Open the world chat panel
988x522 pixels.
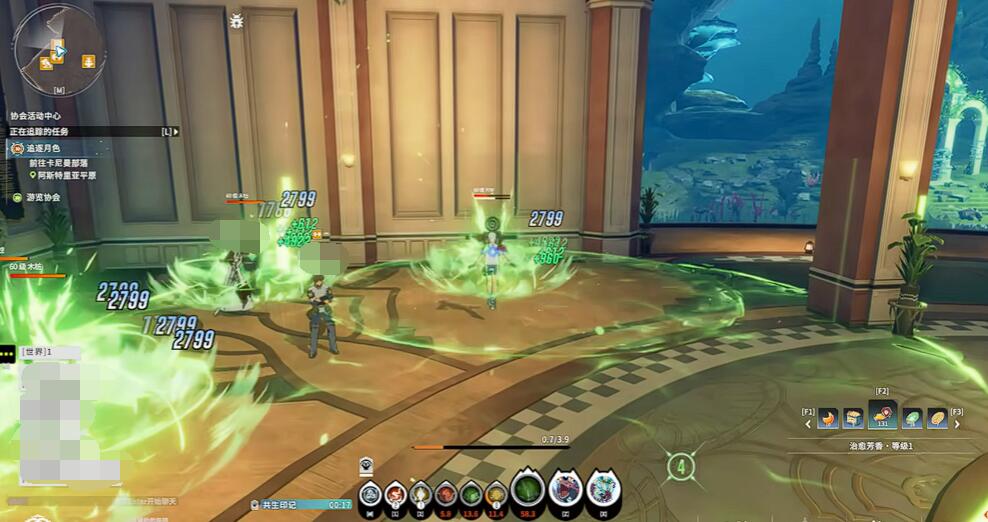[37, 352]
